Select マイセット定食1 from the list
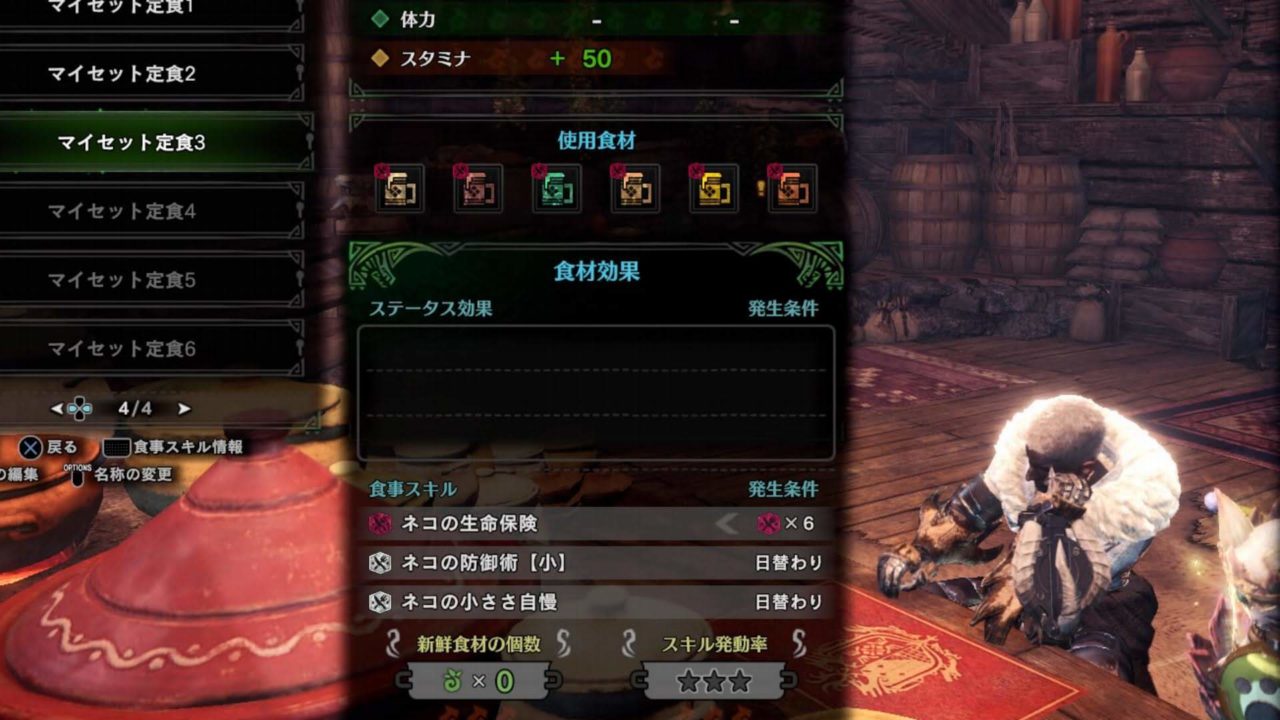This screenshot has height=720, width=1280. pyautogui.click(x=122, y=8)
